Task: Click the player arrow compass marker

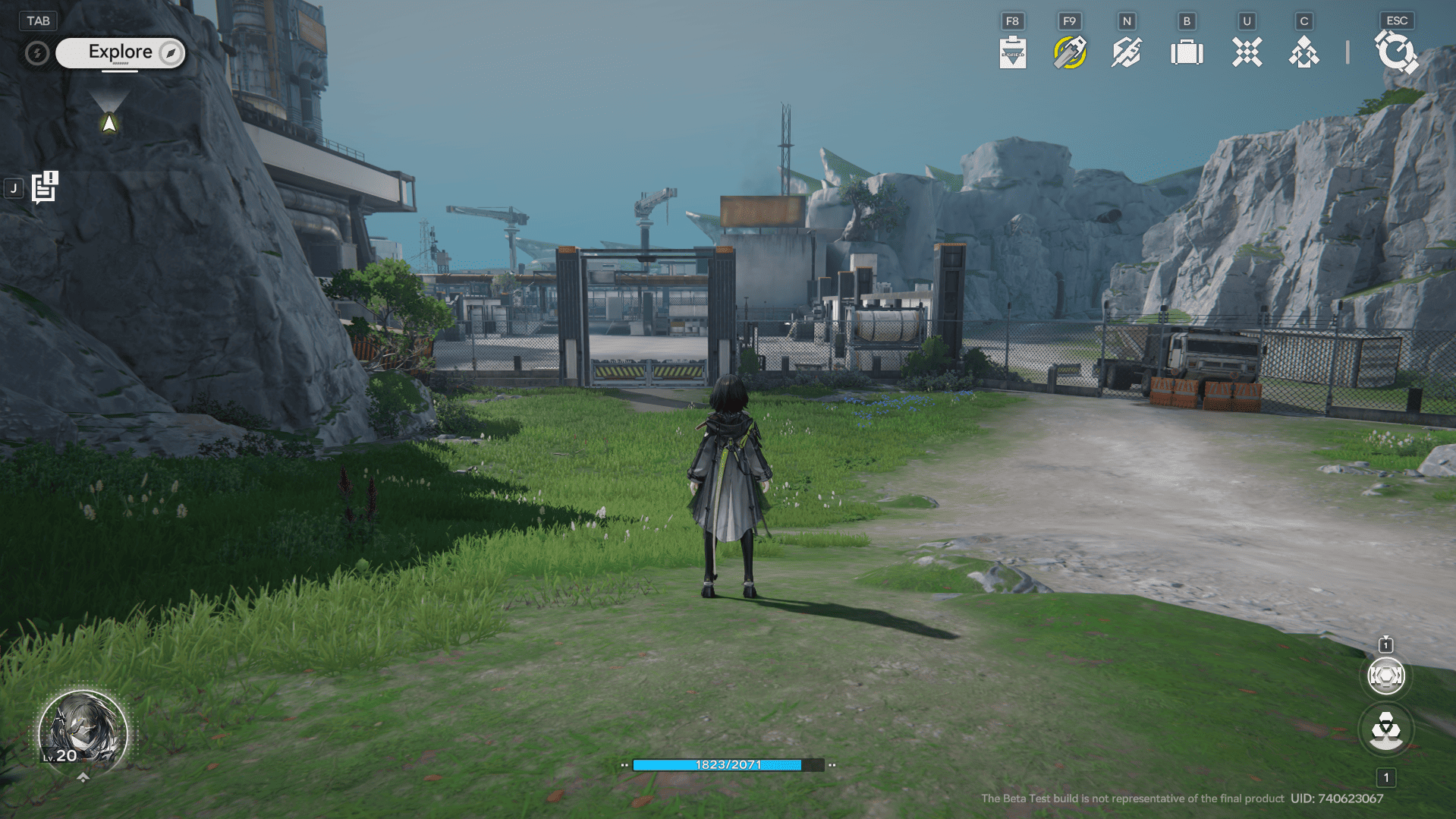Action: tap(109, 123)
